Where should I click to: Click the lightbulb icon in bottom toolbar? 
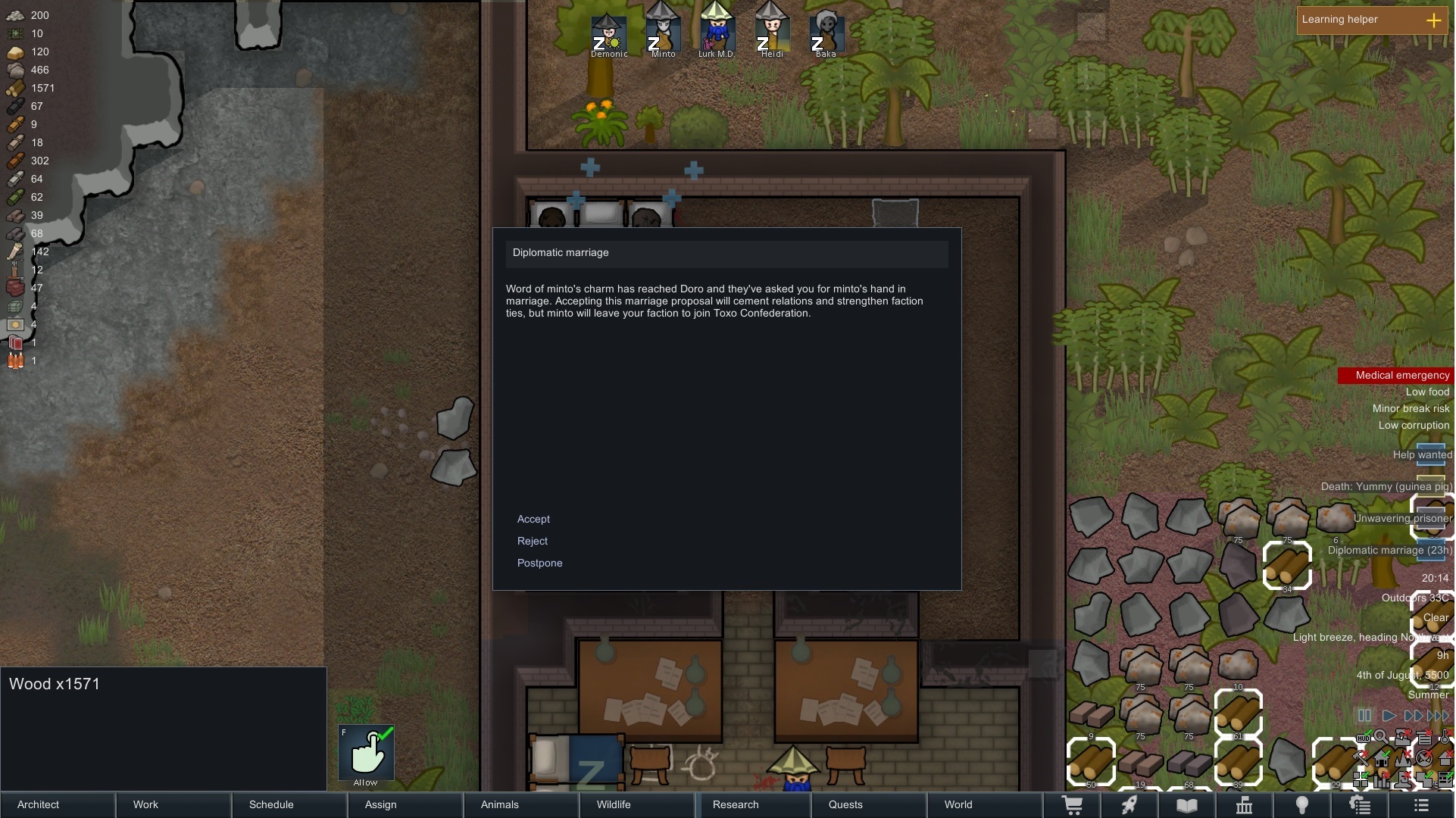tap(1303, 805)
